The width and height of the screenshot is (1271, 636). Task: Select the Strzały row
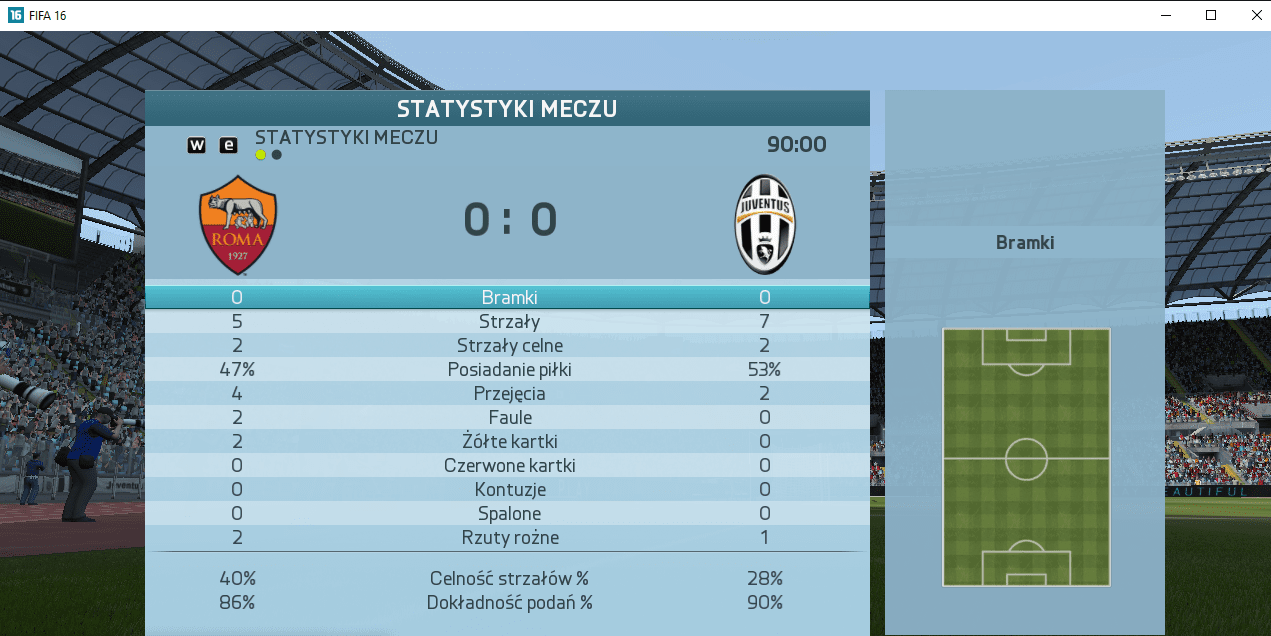(x=508, y=321)
